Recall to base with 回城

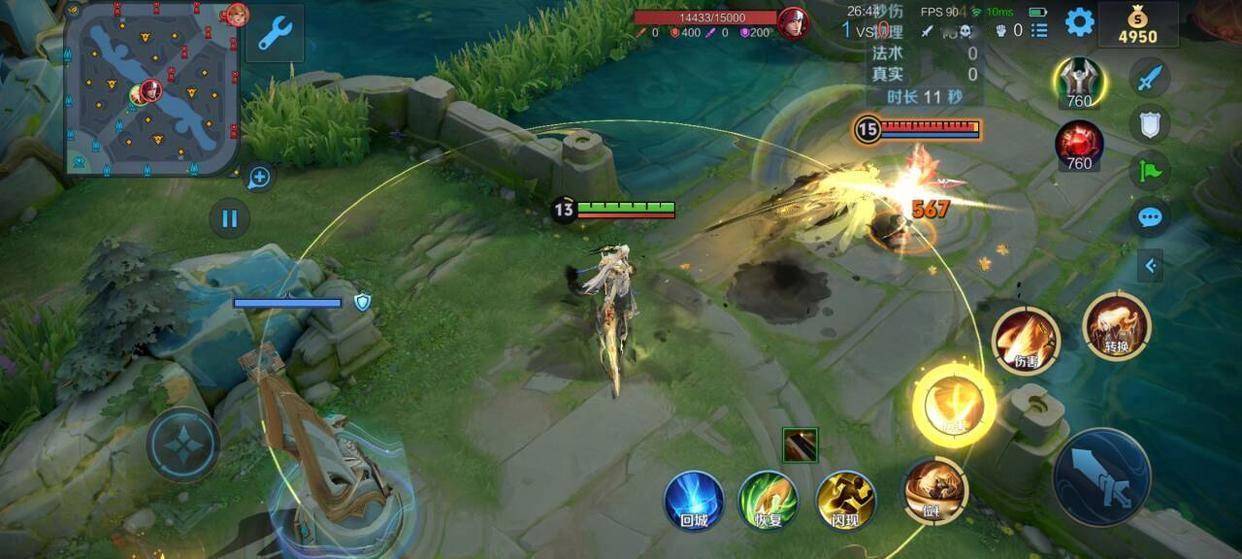coord(694,499)
